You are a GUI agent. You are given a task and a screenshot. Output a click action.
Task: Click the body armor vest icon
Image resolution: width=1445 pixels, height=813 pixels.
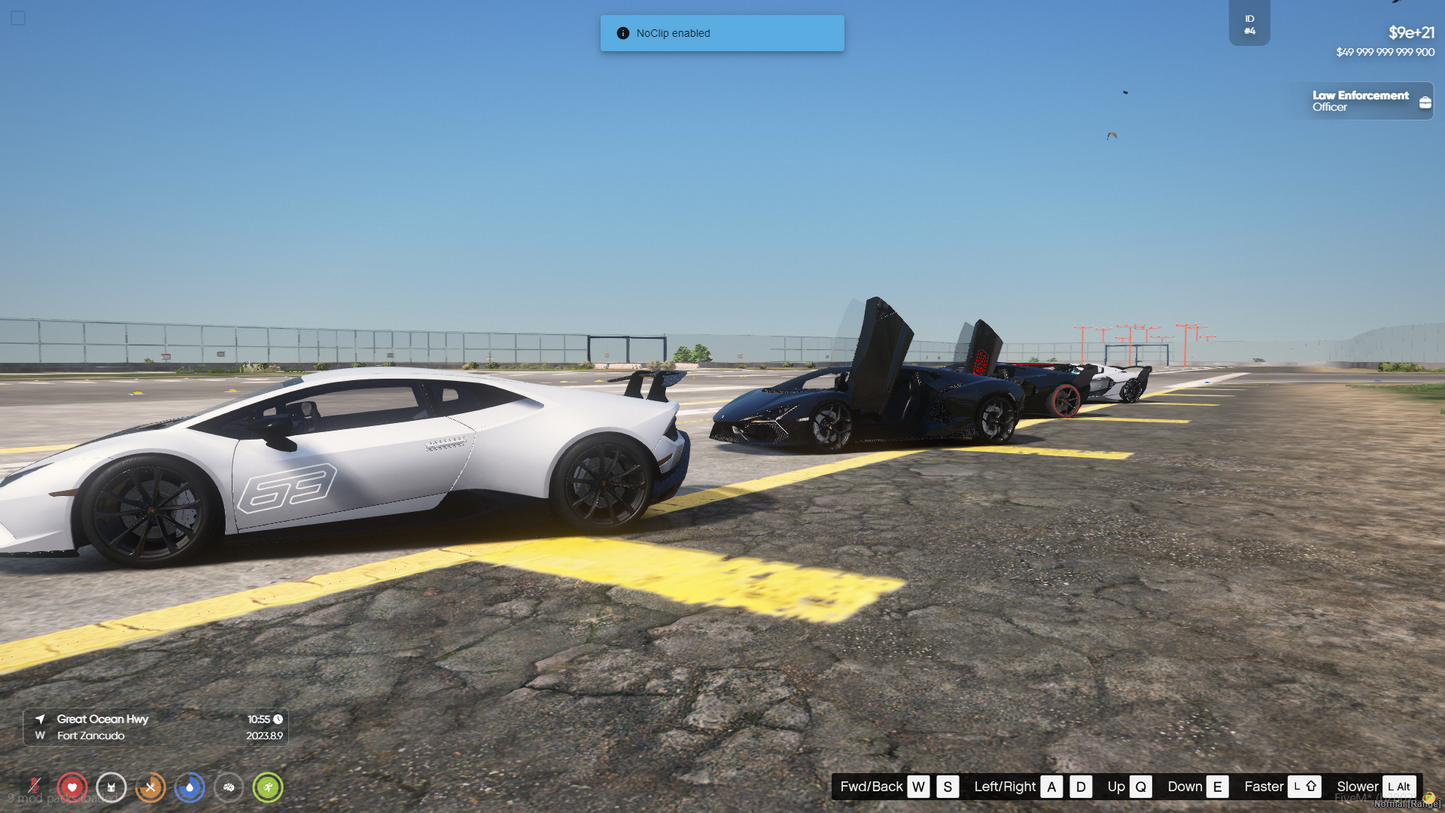(x=111, y=787)
